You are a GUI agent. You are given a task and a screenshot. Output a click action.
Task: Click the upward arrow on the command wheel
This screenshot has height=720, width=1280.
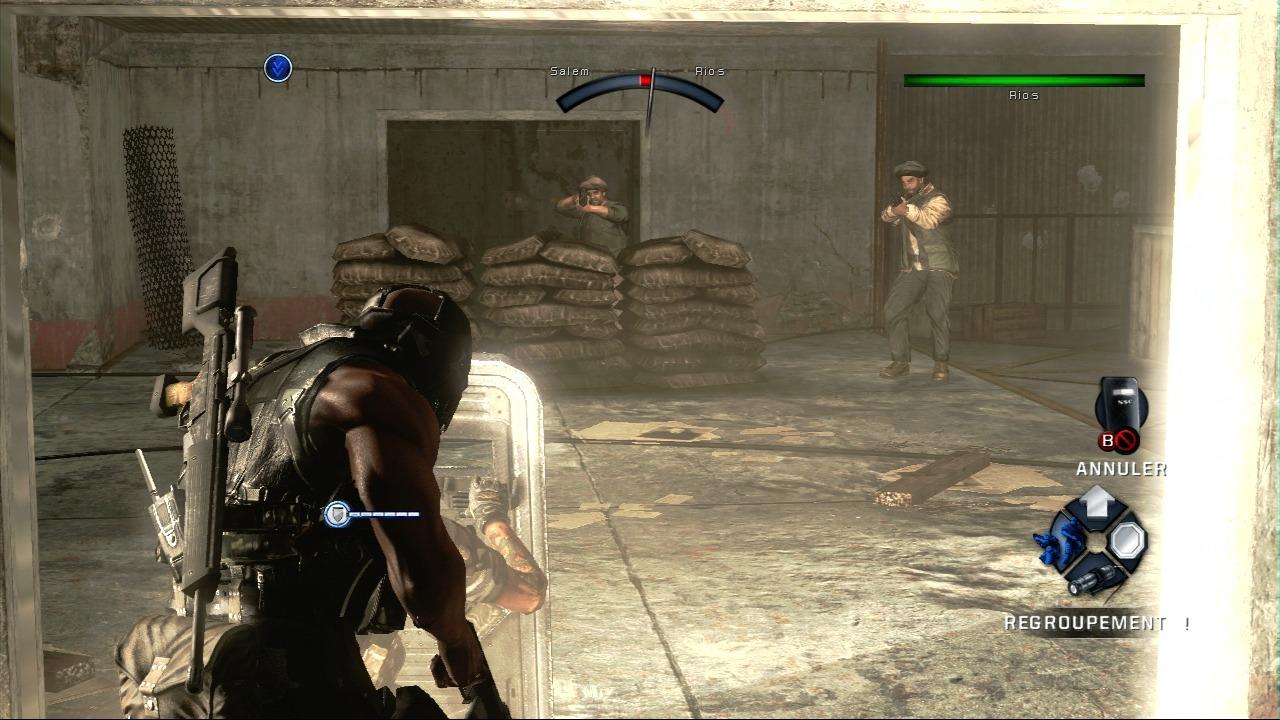(1097, 505)
